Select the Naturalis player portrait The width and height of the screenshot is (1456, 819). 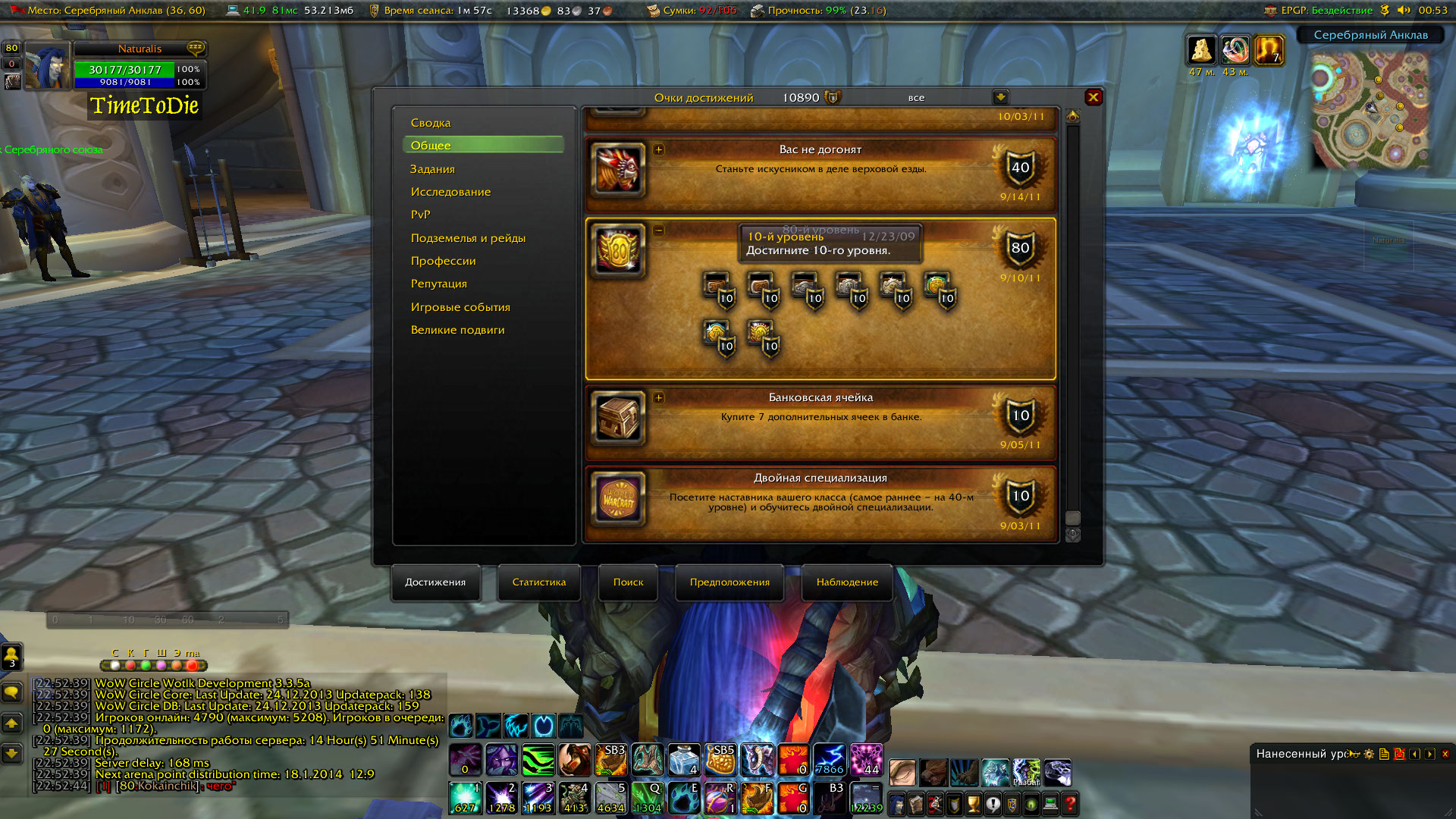click(x=47, y=66)
